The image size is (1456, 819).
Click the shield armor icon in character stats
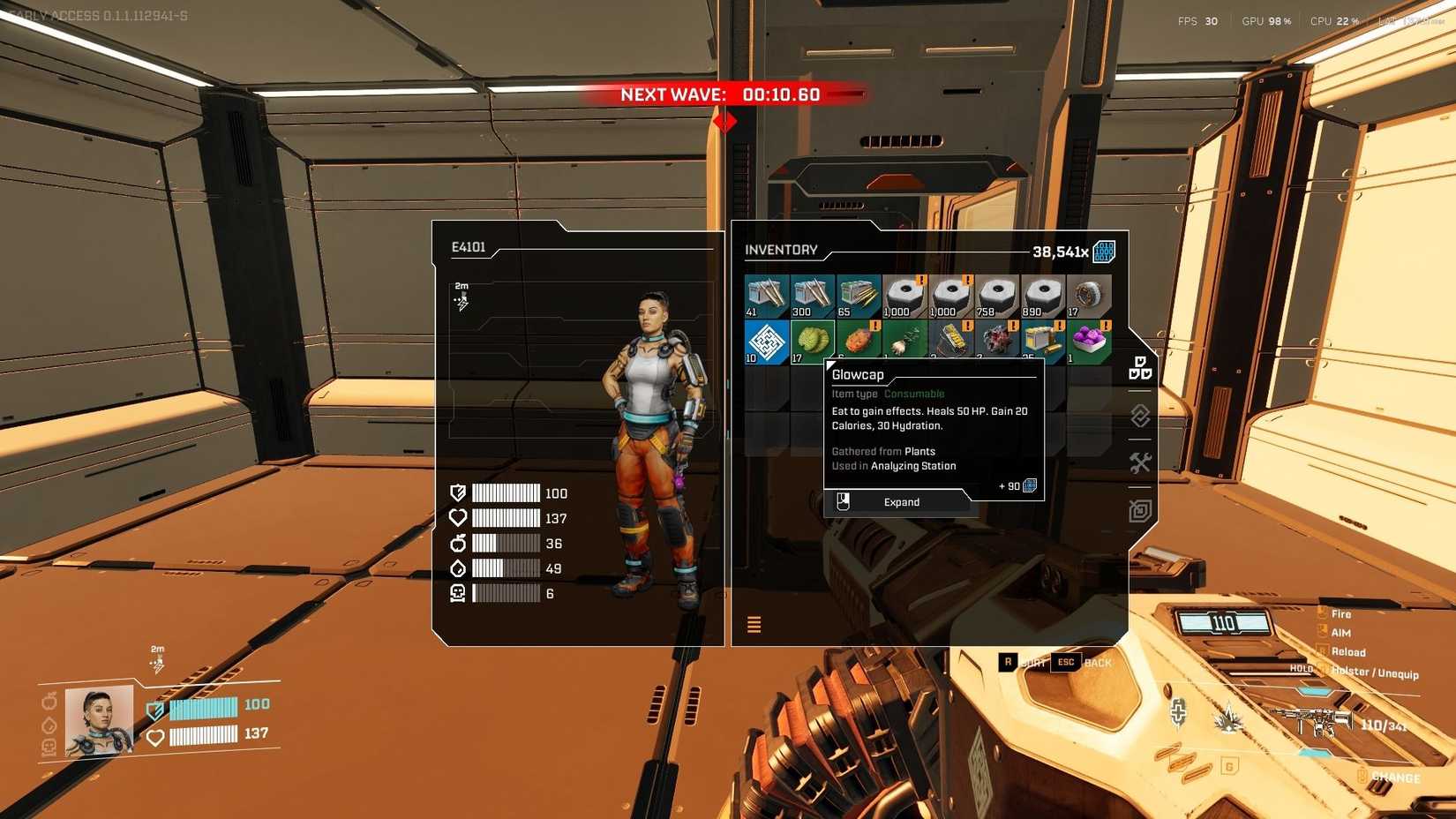pyautogui.click(x=458, y=492)
